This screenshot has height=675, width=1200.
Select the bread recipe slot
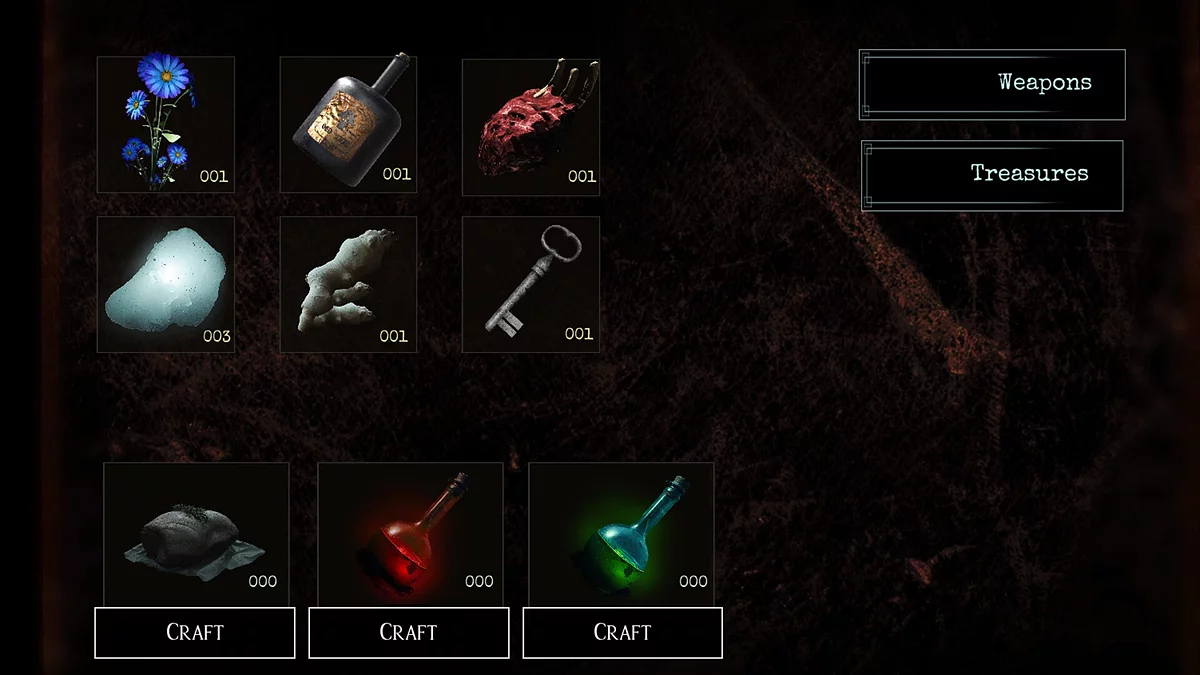[x=196, y=532]
